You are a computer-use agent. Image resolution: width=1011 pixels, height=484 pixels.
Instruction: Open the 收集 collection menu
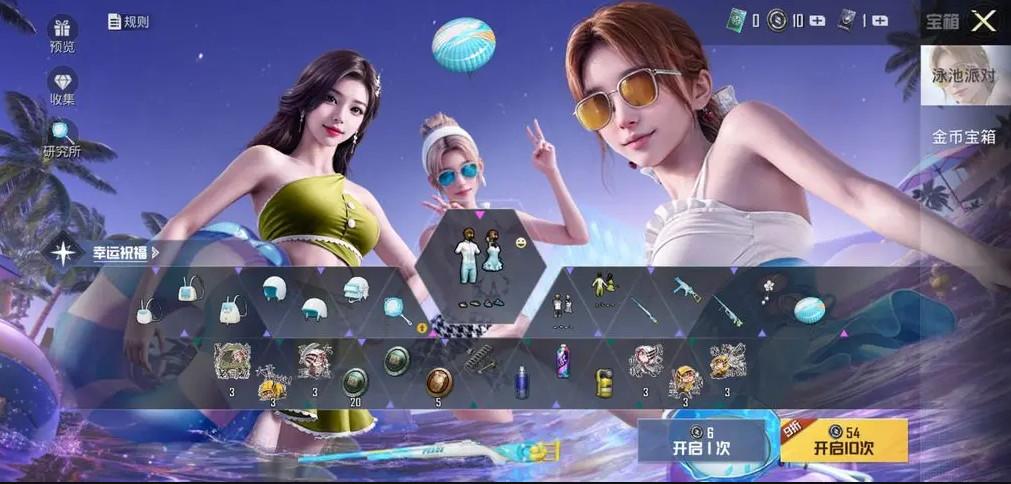[x=62, y=87]
